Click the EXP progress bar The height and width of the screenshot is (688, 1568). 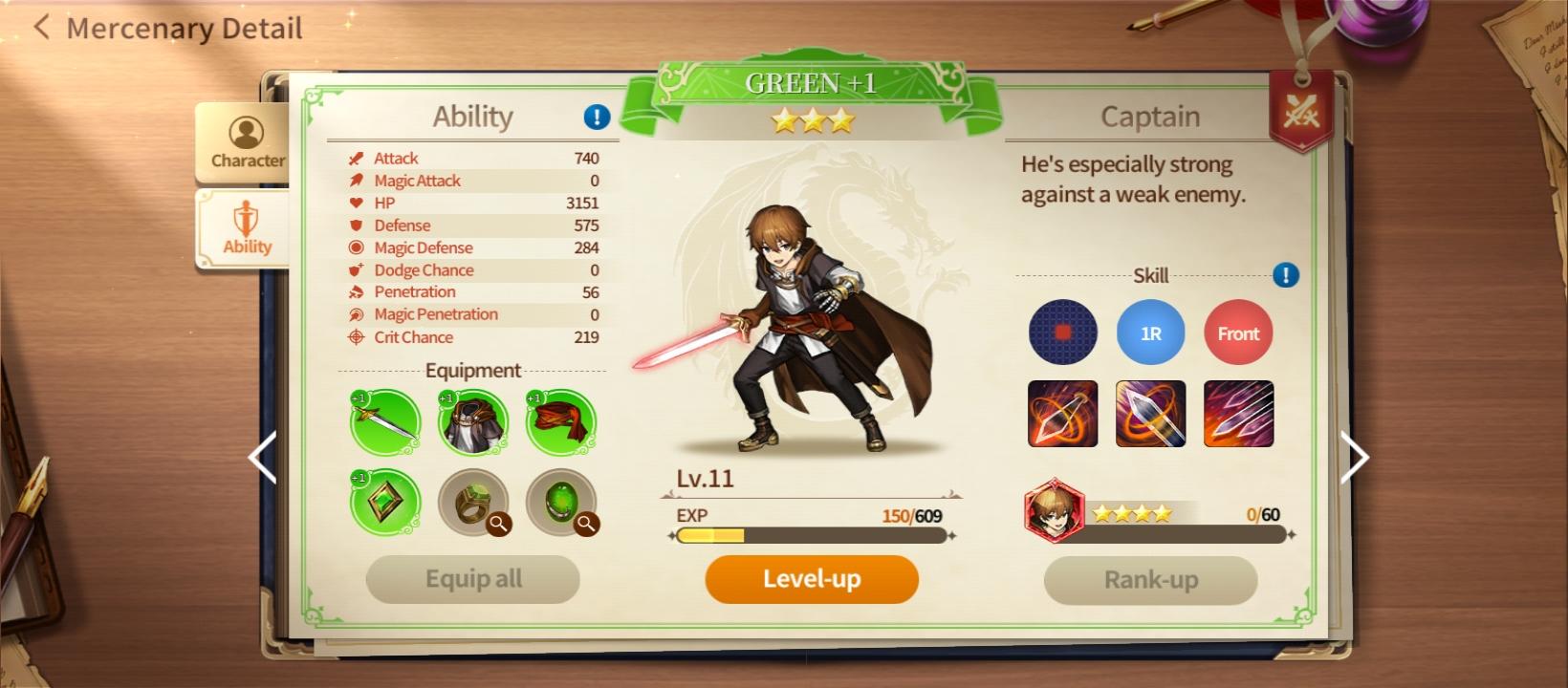click(x=811, y=536)
